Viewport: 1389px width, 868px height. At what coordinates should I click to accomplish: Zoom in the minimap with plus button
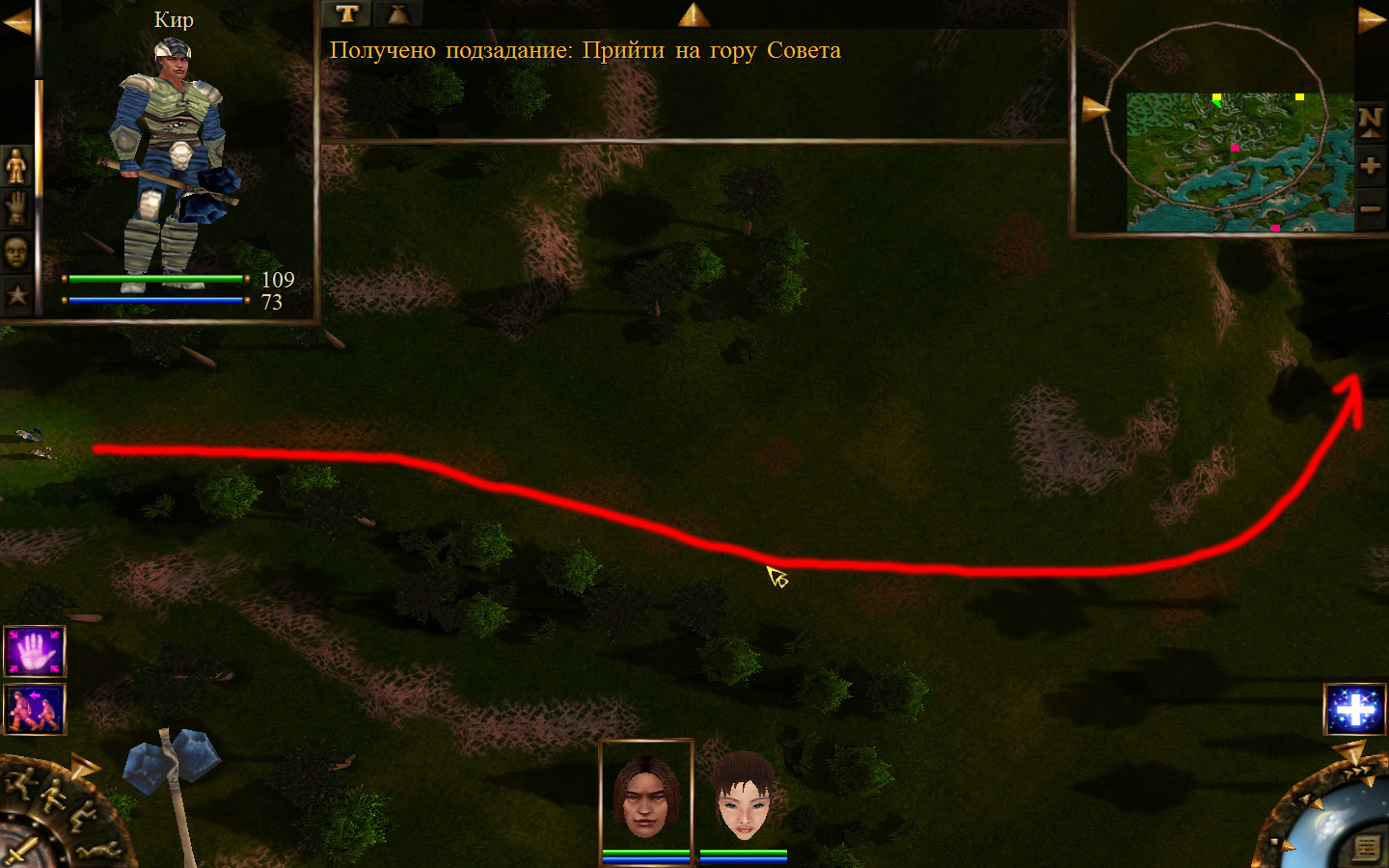coord(1370,165)
